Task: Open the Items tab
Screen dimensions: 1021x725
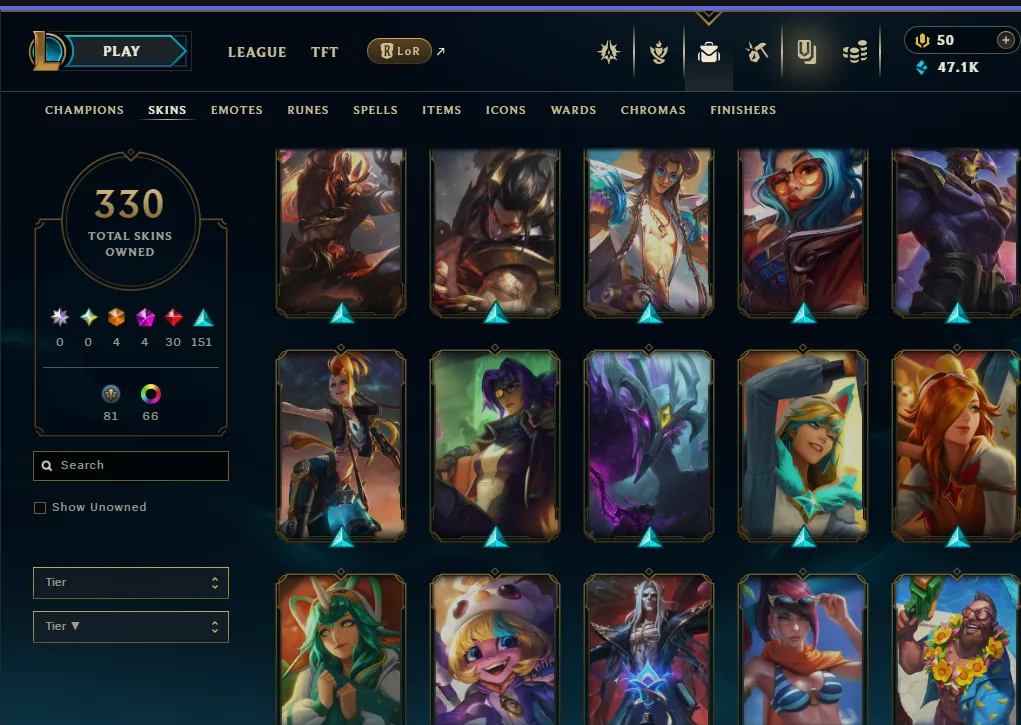Action: click(442, 110)
